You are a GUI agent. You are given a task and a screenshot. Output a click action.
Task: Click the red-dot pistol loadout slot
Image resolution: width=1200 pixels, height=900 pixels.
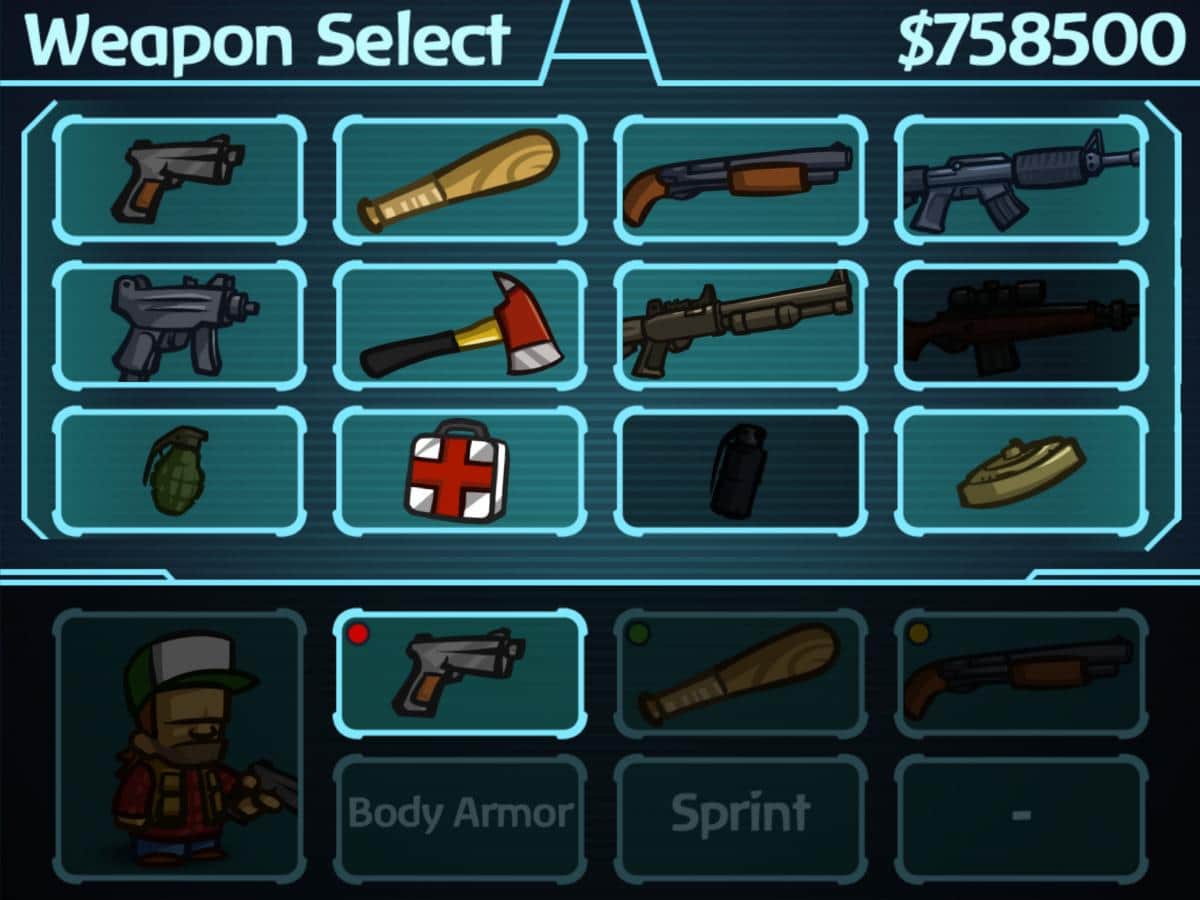tap(460, 674)
